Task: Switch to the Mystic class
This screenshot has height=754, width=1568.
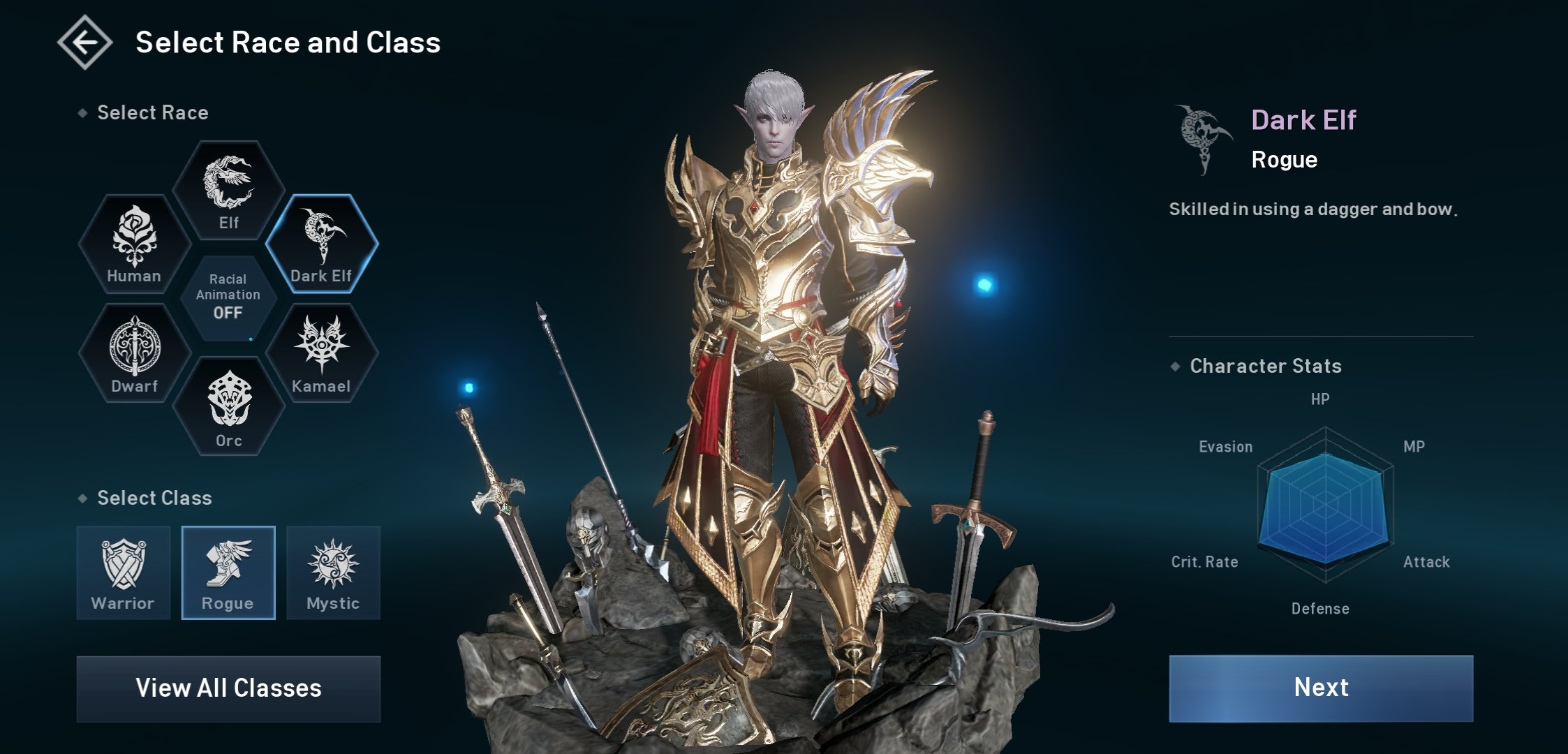Action: click(333, 572)
